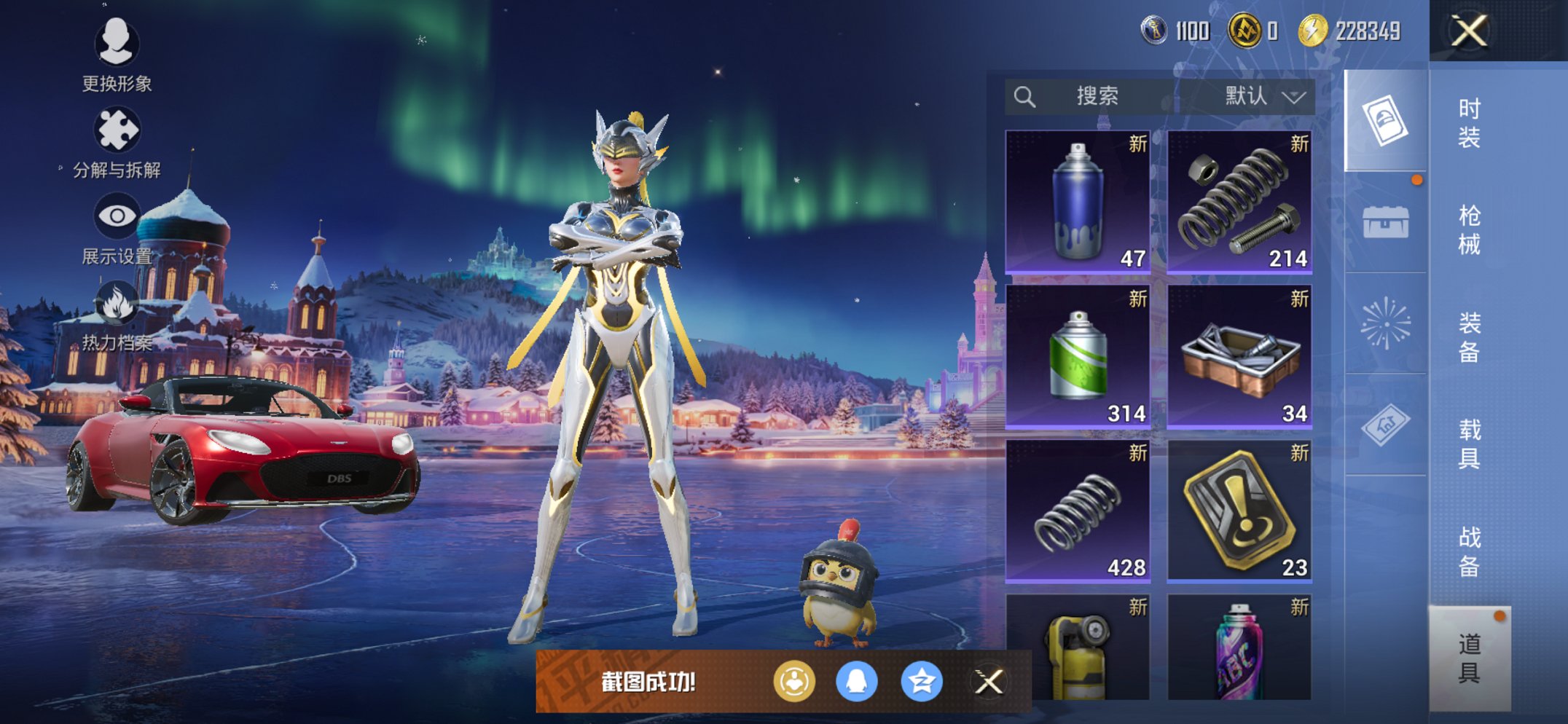Check the 1100 coin balance
The height and width of the screenshot is (724, 1568).
point(1173,31)
